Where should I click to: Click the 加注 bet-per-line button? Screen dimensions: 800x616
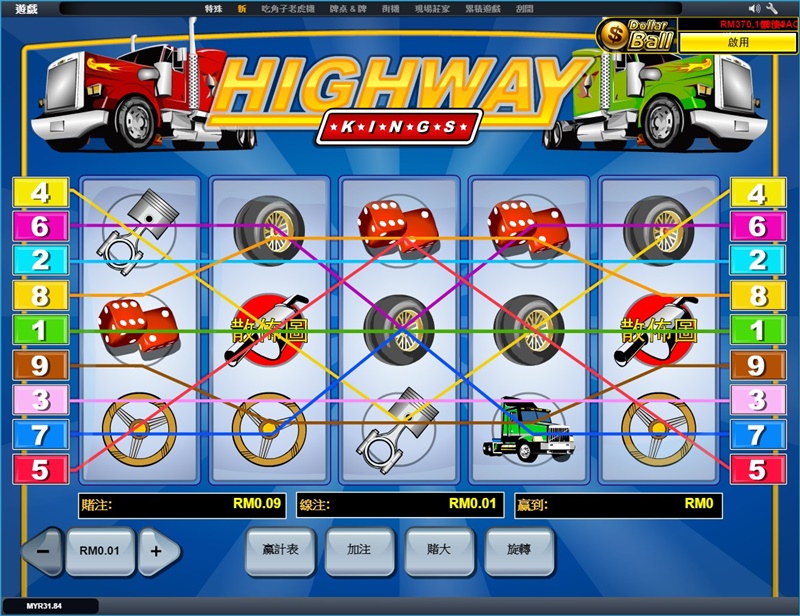(x=358, y=549)
